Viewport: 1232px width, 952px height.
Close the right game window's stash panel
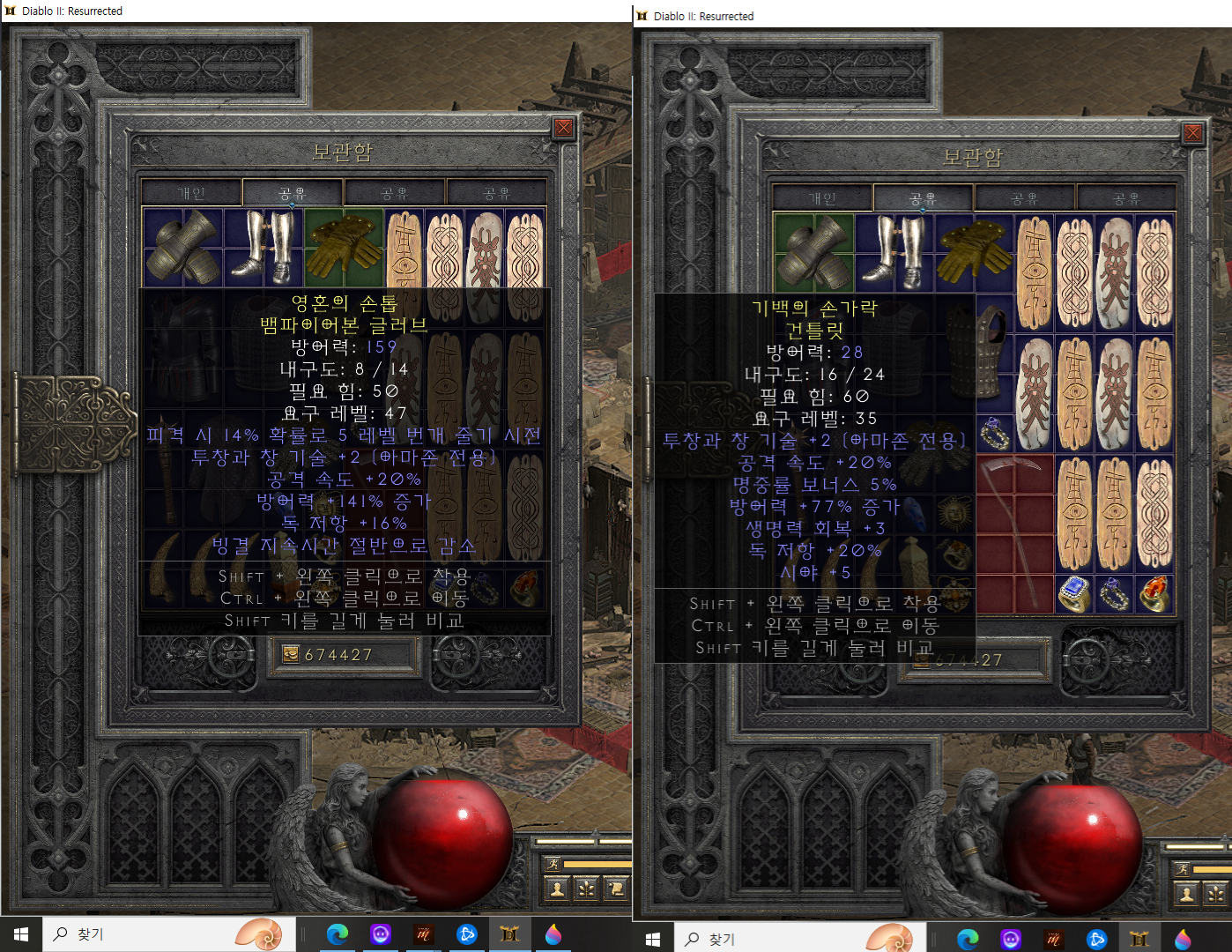click(1192, 133)
